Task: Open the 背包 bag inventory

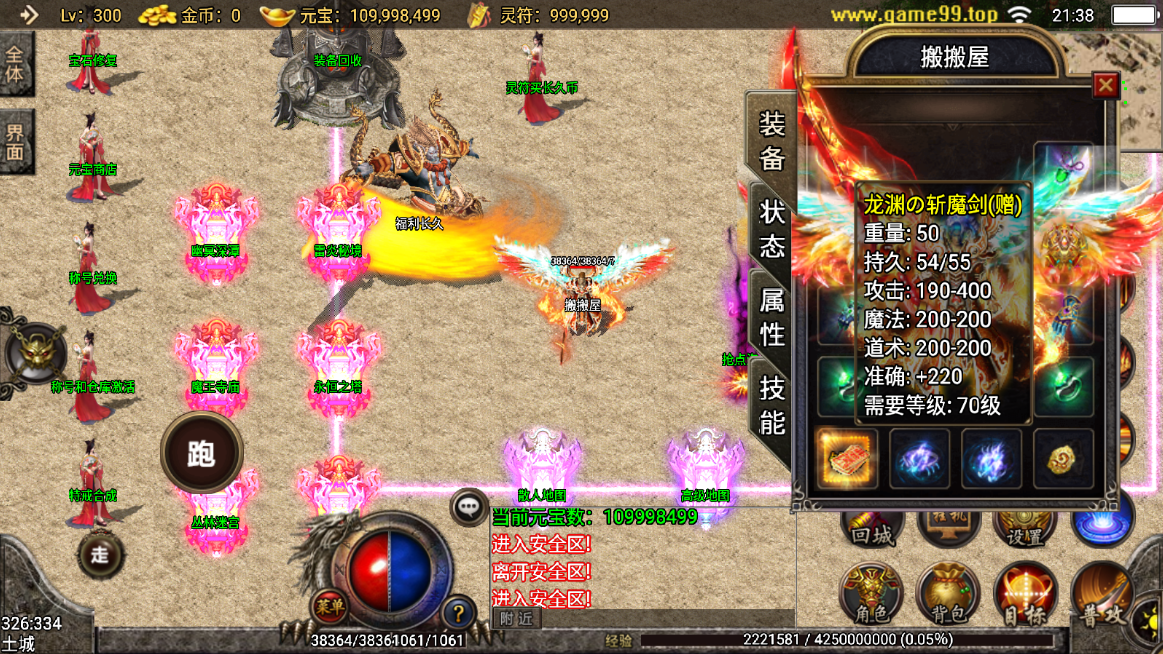Action: [x=947, y=594]
